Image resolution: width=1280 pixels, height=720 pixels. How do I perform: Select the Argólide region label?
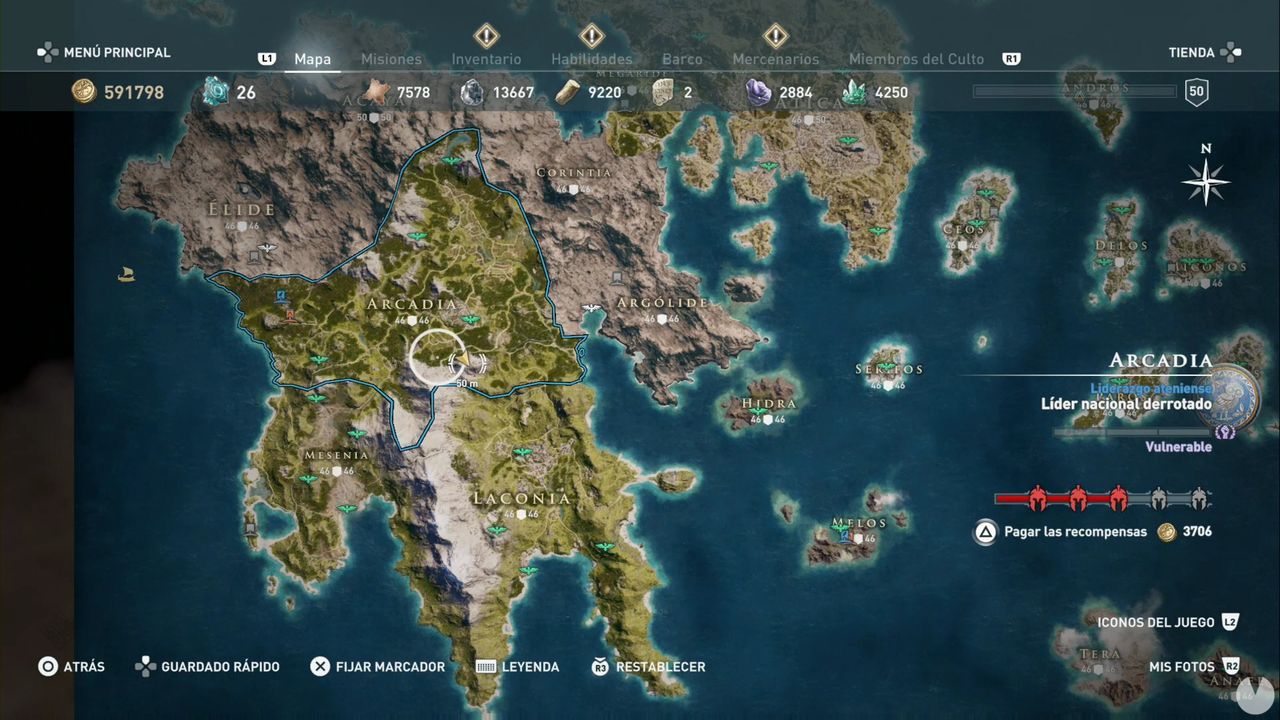coord(662,303)
